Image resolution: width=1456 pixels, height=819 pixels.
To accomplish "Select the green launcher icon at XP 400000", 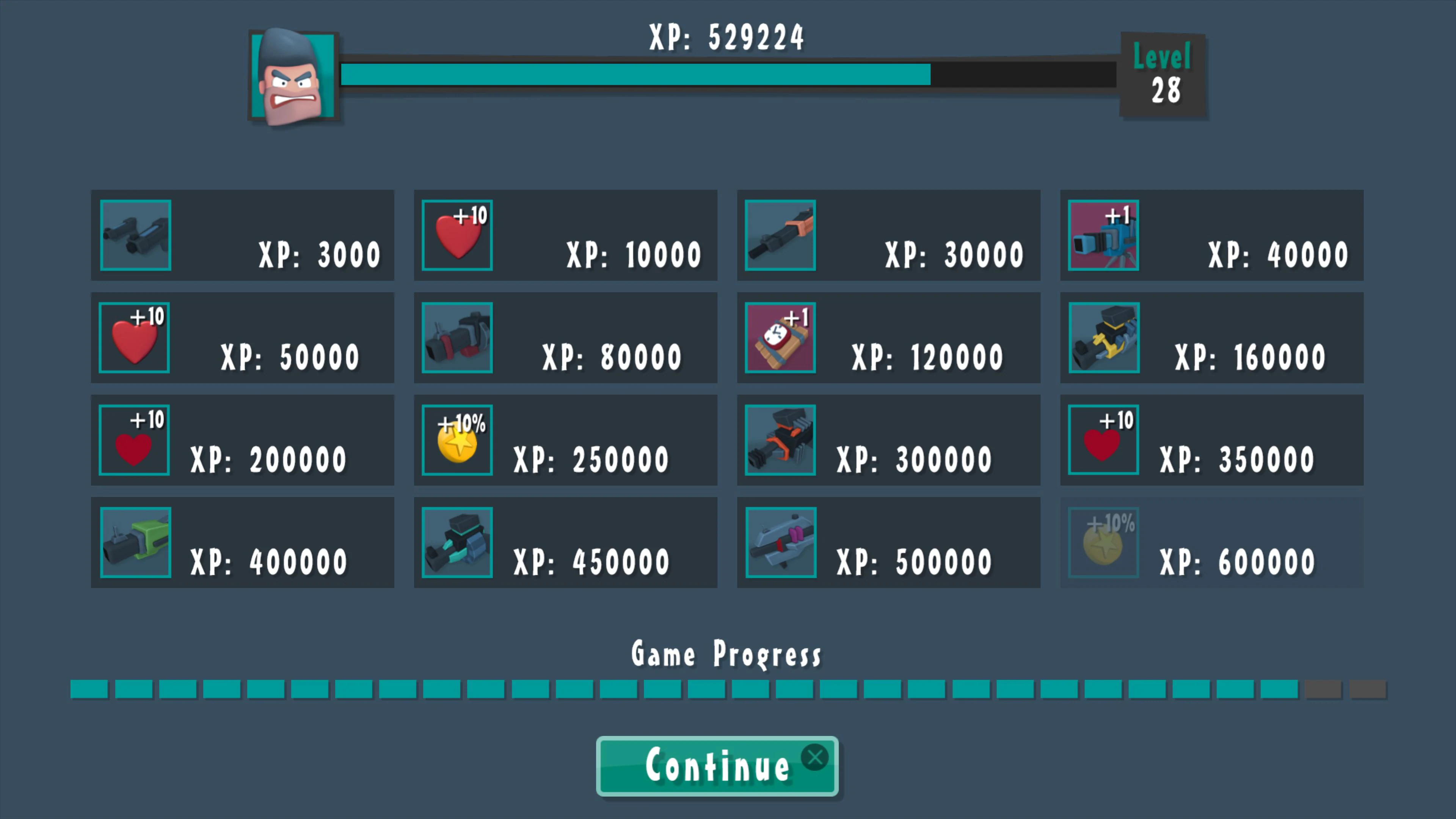I will pyautogui.click(x=135, y=543).
